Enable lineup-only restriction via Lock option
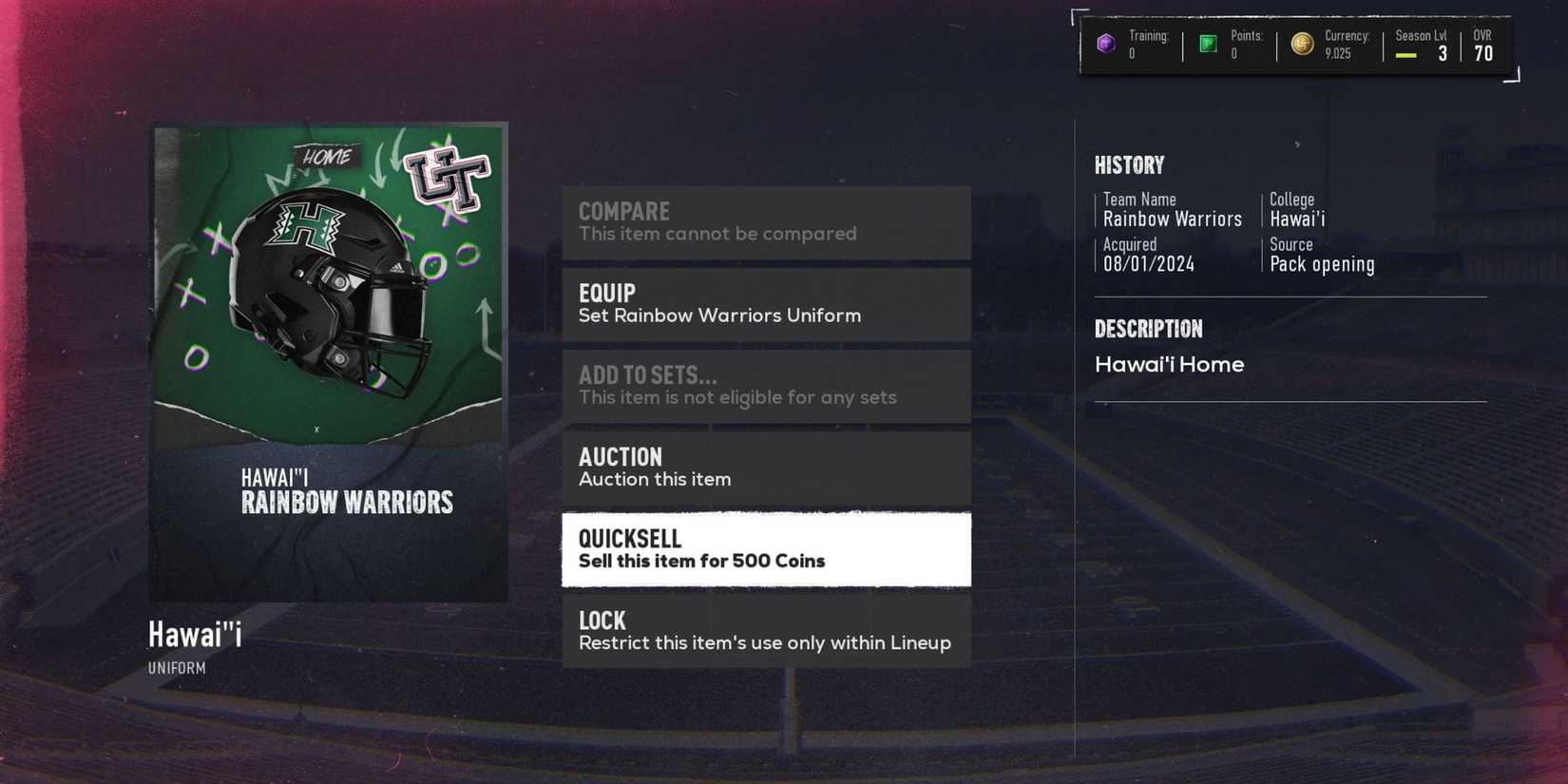The width and height of the screenshot is (1568, 784). [x=766, y=630]
